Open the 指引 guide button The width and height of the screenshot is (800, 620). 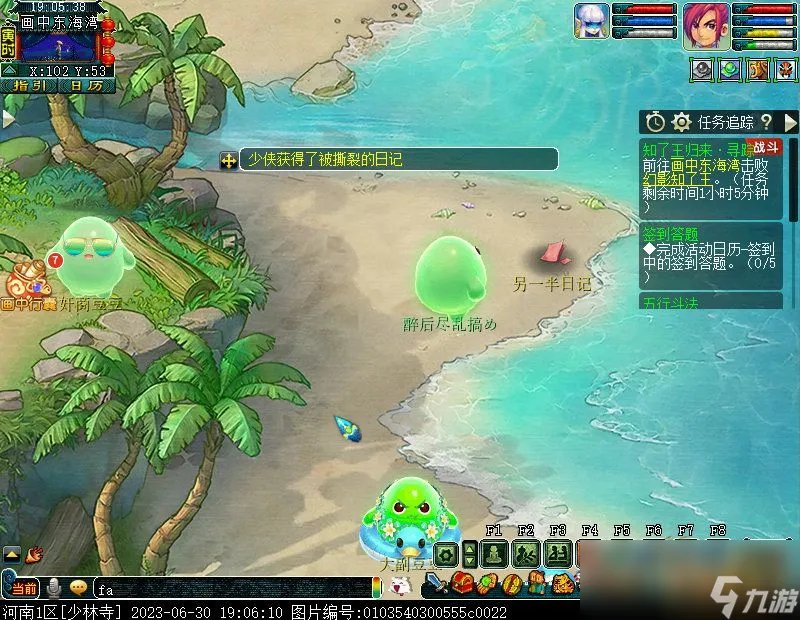pyautogui.click(x=29, y=86)
